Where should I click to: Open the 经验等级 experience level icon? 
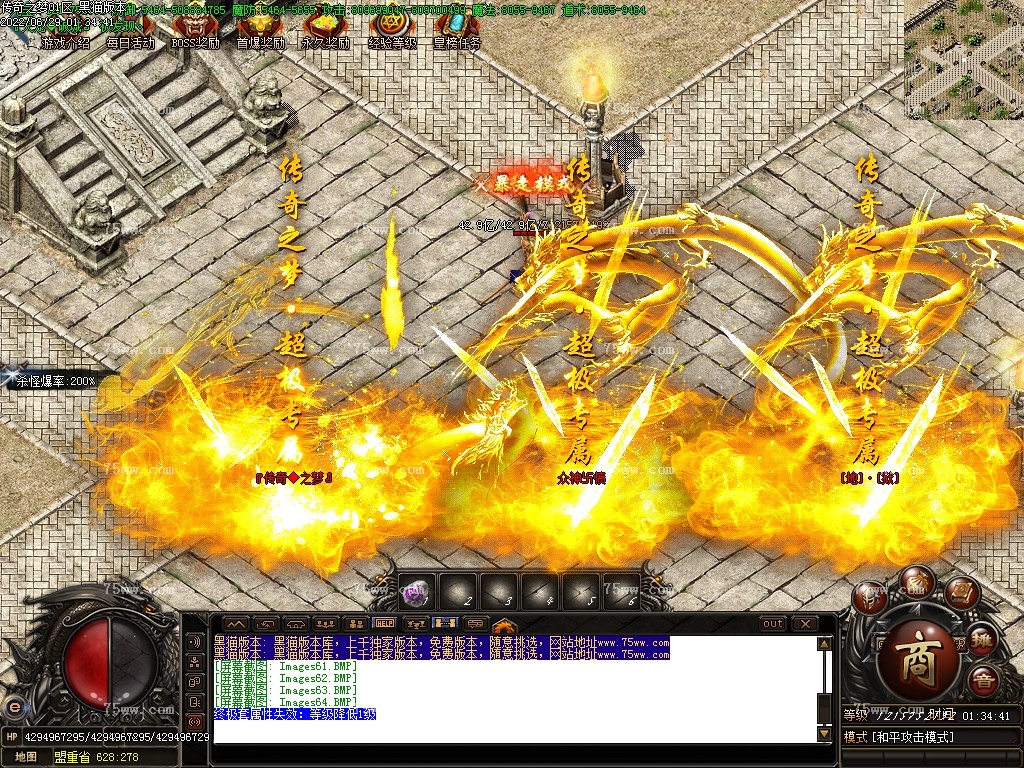392,32
